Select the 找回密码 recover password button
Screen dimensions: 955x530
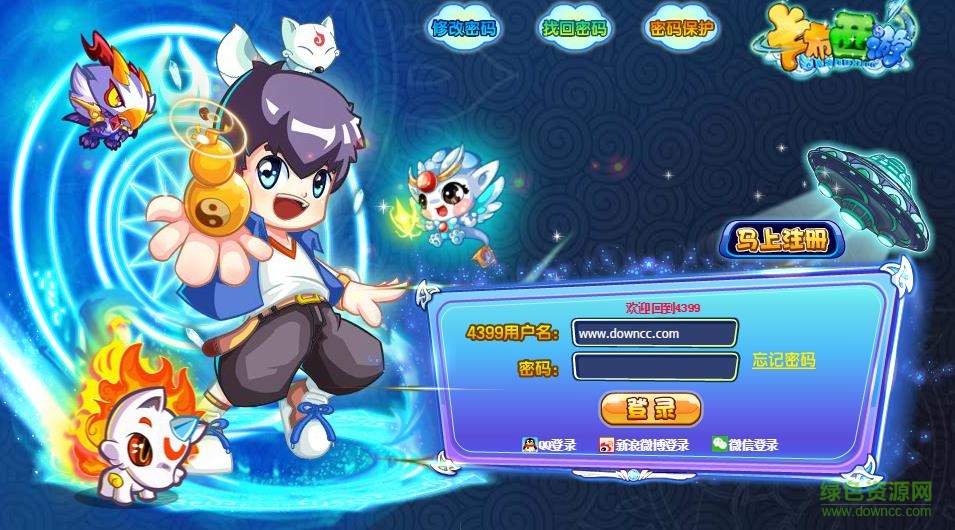[x=574, y=28]
